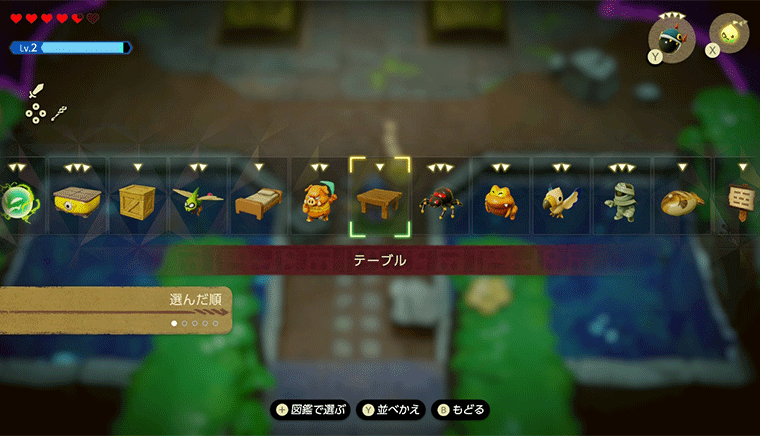
Task: Click the sword icon on the HUD
Action: pos(36,89)
